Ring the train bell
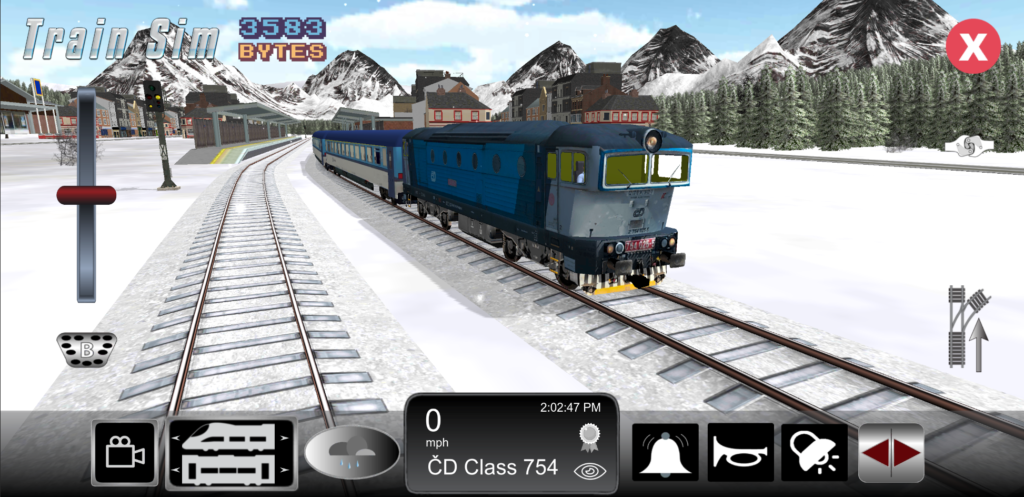This screenshot has width=1024, height=497. coord(664,453)
